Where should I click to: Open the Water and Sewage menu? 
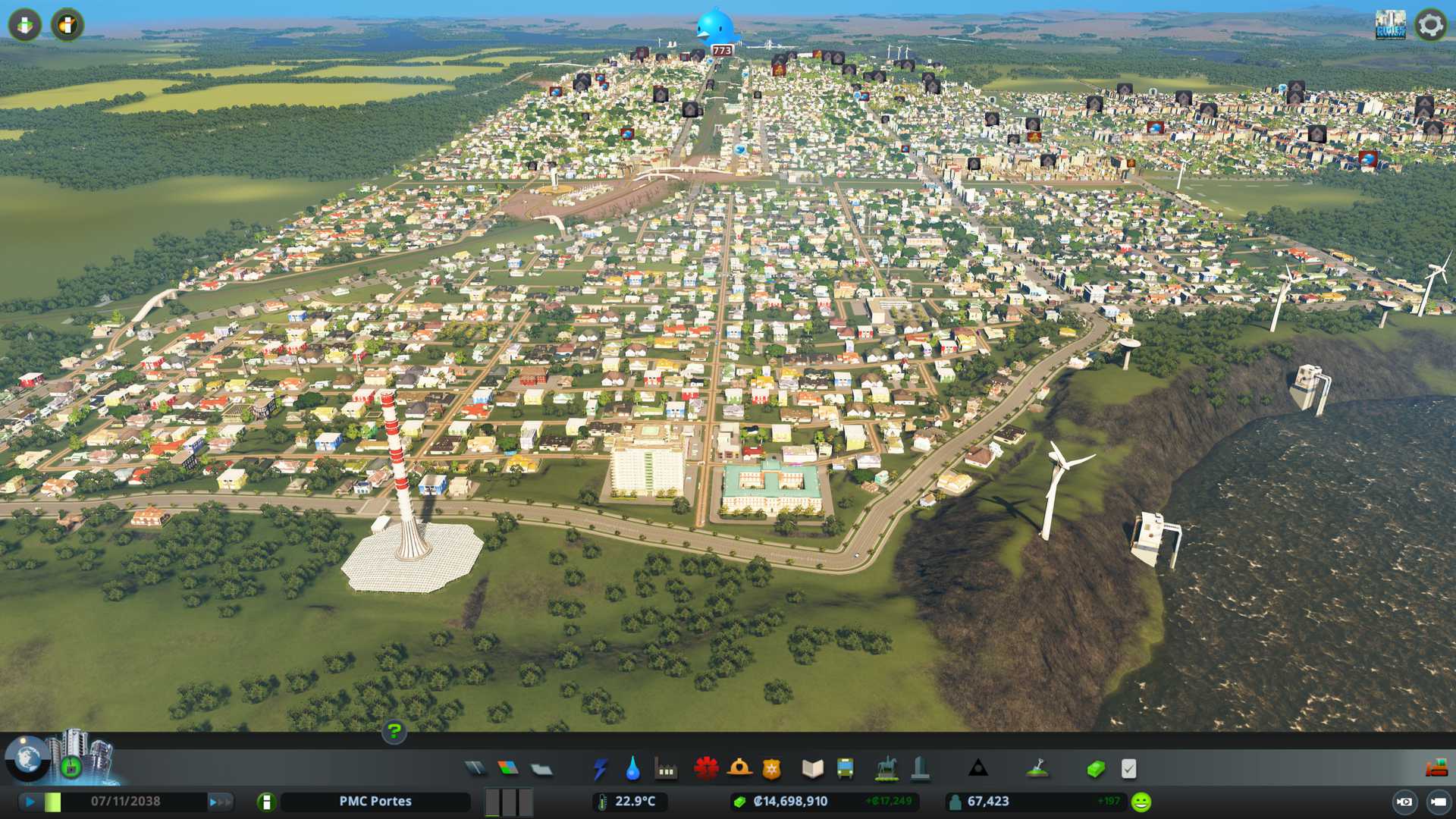[x=632, y=769]
